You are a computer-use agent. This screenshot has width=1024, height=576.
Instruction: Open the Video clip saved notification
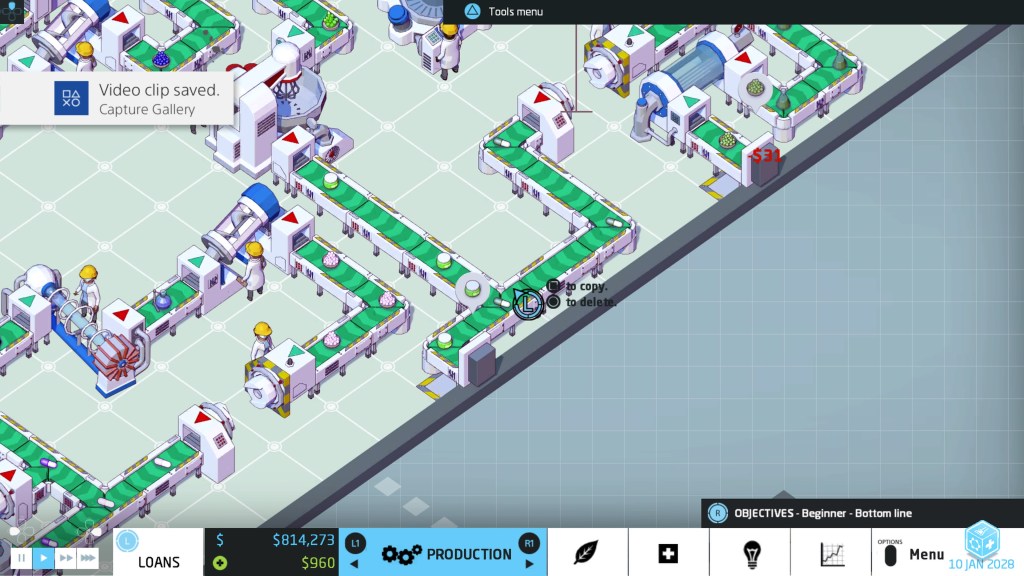pyautogui.click(x=117, y=98)
